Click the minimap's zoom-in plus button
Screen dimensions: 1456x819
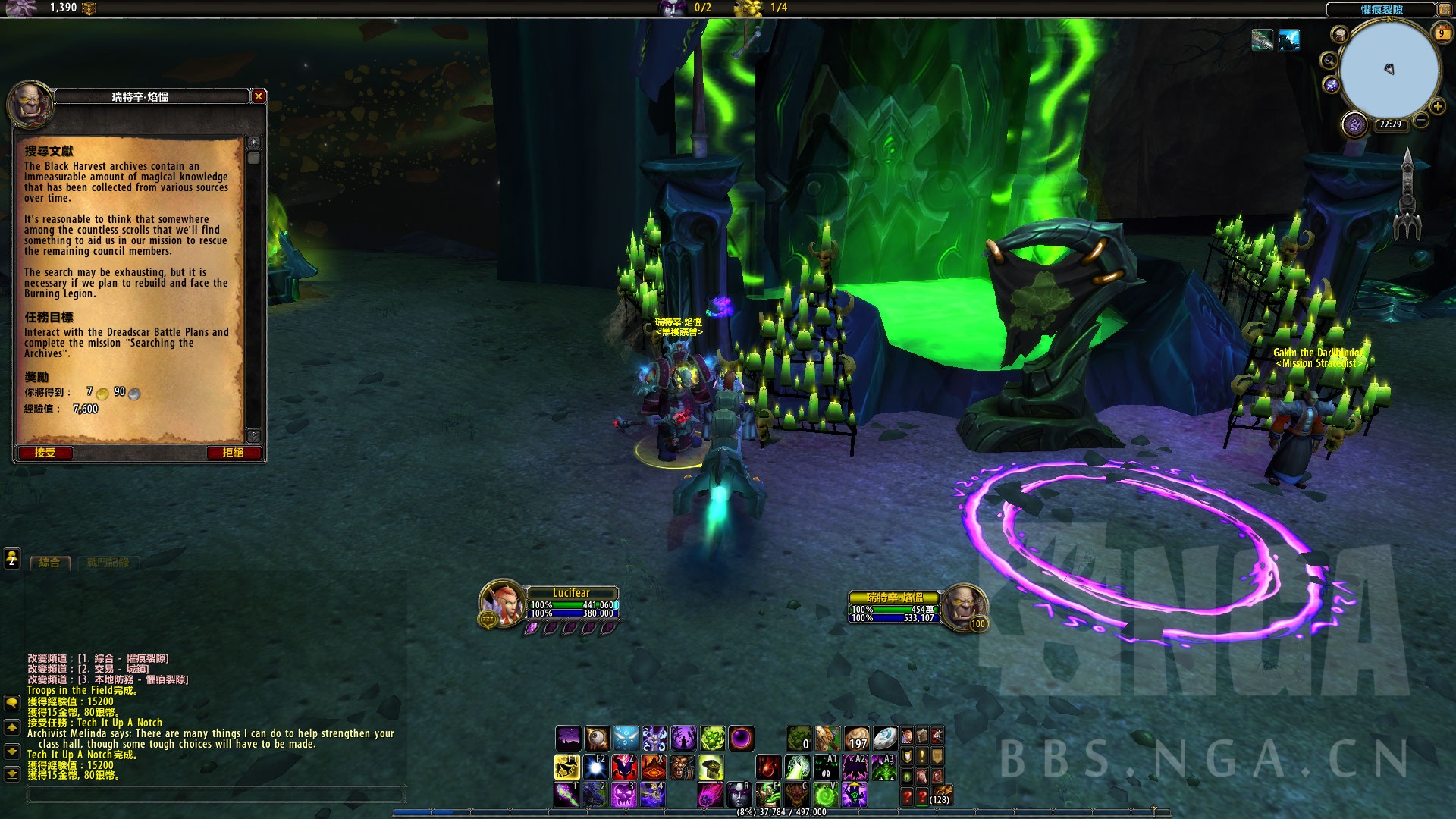pos(1437,107)
